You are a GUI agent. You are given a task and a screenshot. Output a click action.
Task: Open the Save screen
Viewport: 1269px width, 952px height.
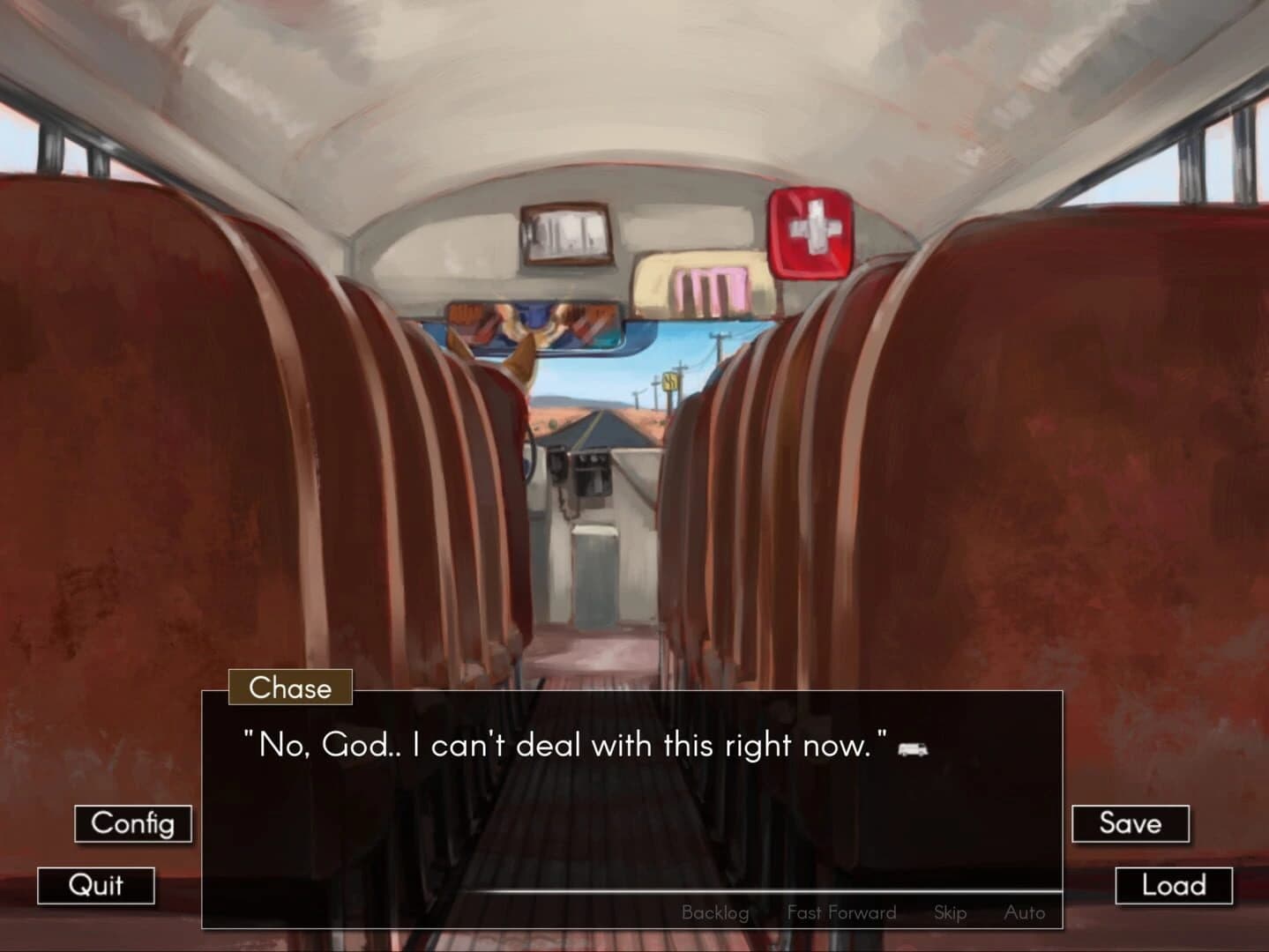(1131, 823)
